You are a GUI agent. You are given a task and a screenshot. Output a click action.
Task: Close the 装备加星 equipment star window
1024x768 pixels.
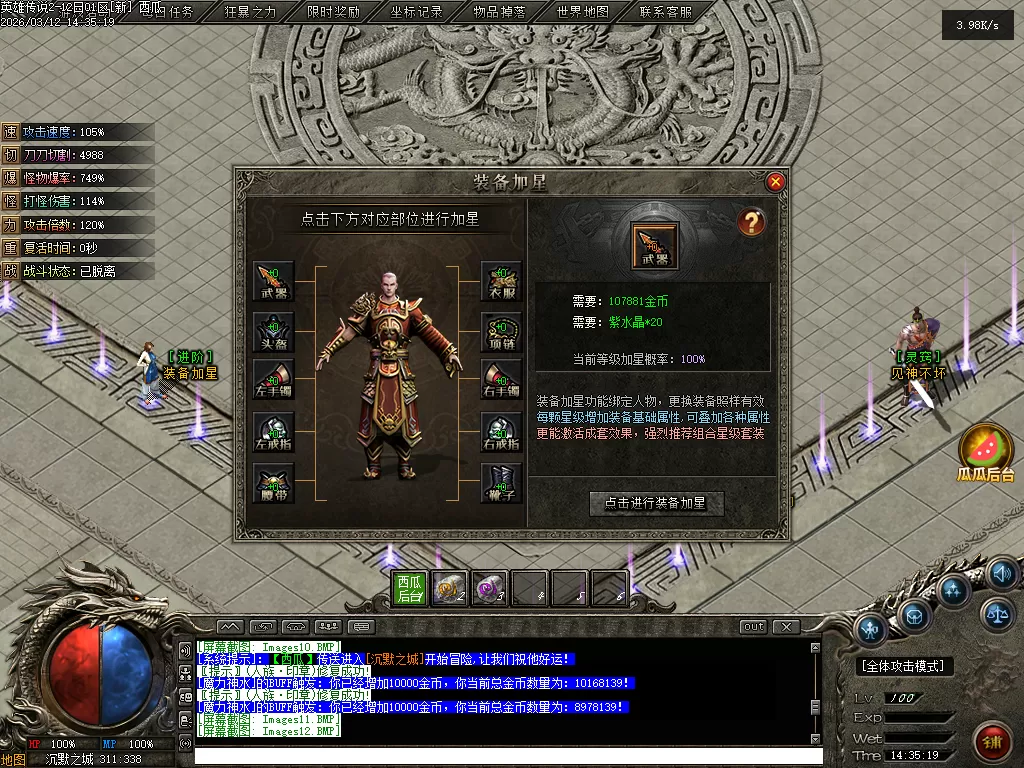(775, 182)
